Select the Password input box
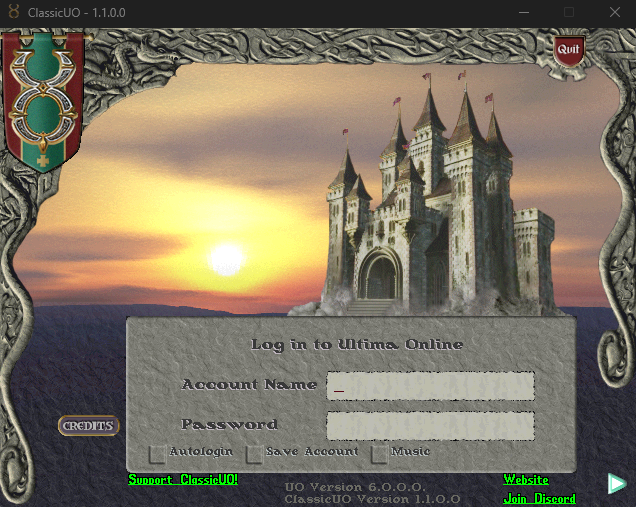 [x=430, y=425]
